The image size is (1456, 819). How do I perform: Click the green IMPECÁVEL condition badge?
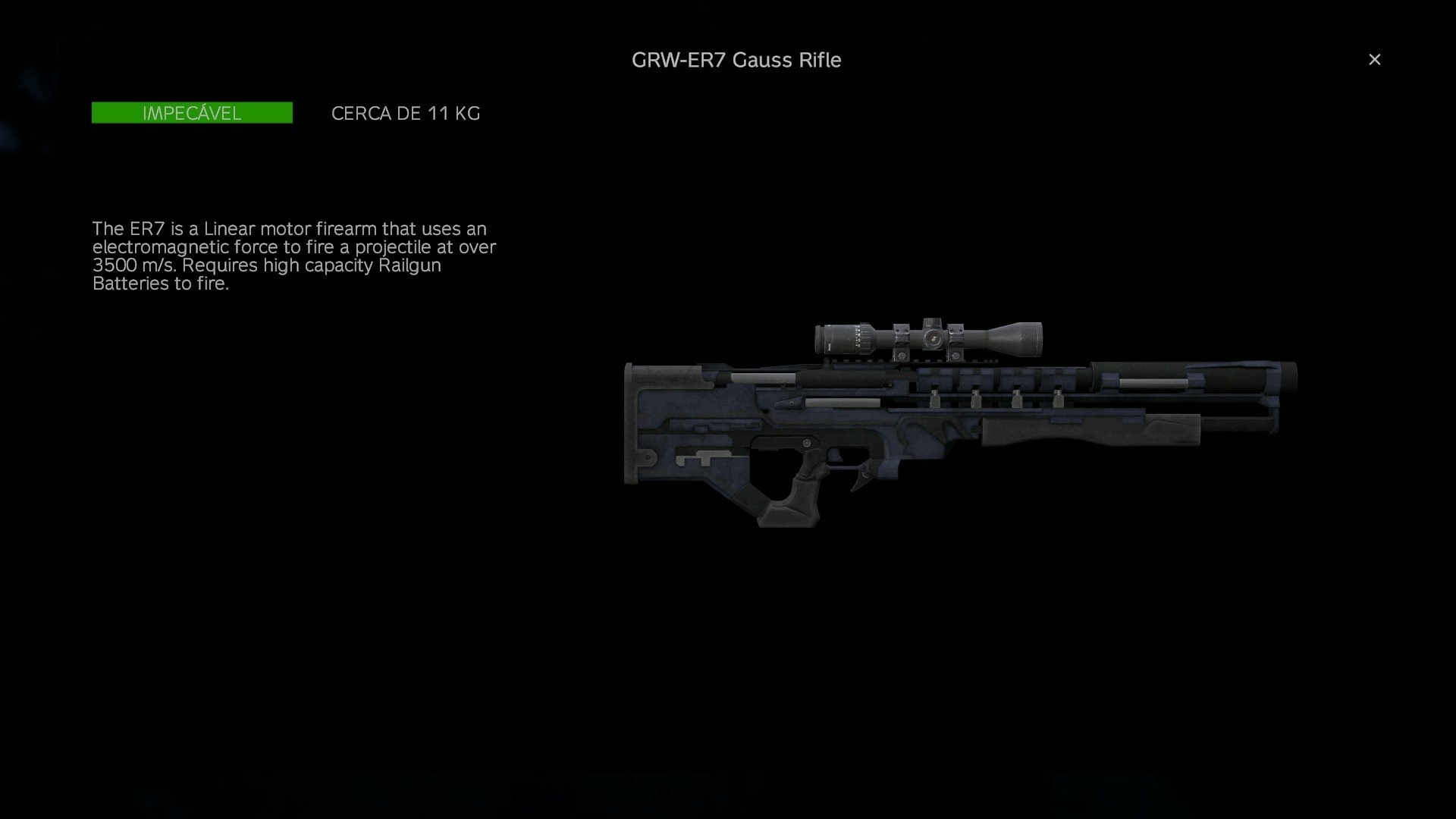[x=191, y=113]
